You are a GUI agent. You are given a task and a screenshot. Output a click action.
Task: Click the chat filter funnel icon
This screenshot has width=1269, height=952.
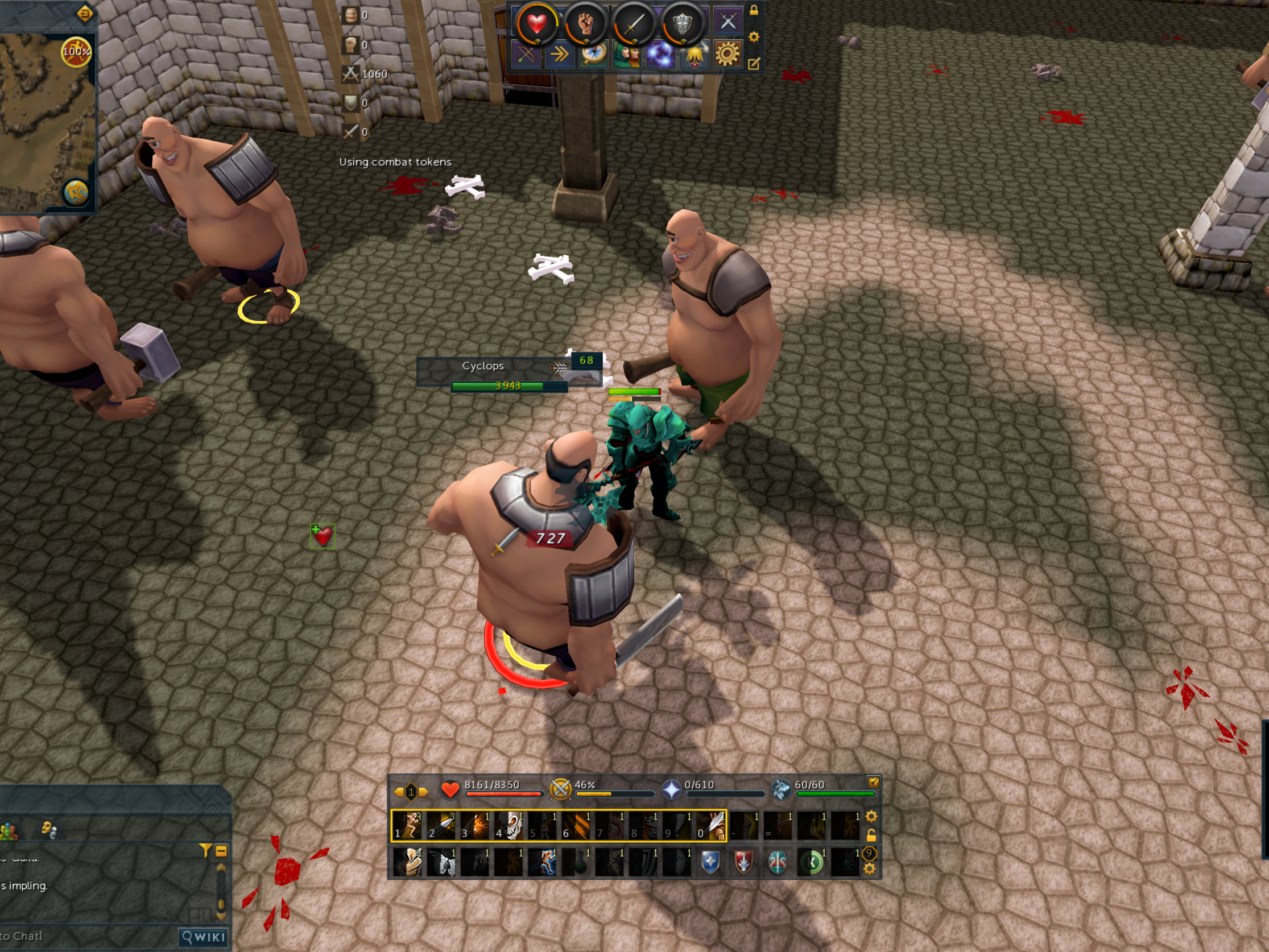[x=205, y=851]
